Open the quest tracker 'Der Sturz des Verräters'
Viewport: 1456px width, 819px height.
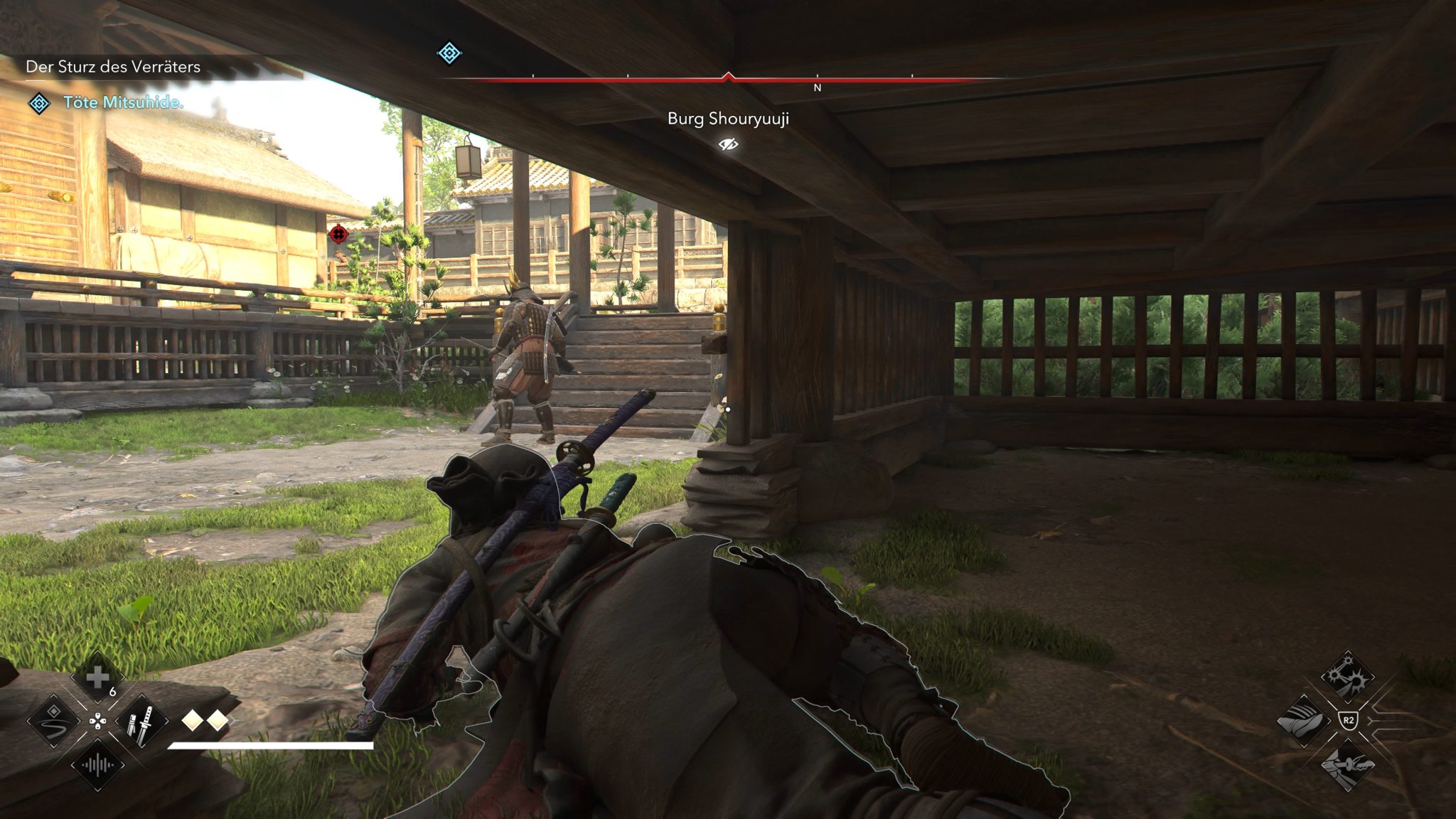(113, 67)
